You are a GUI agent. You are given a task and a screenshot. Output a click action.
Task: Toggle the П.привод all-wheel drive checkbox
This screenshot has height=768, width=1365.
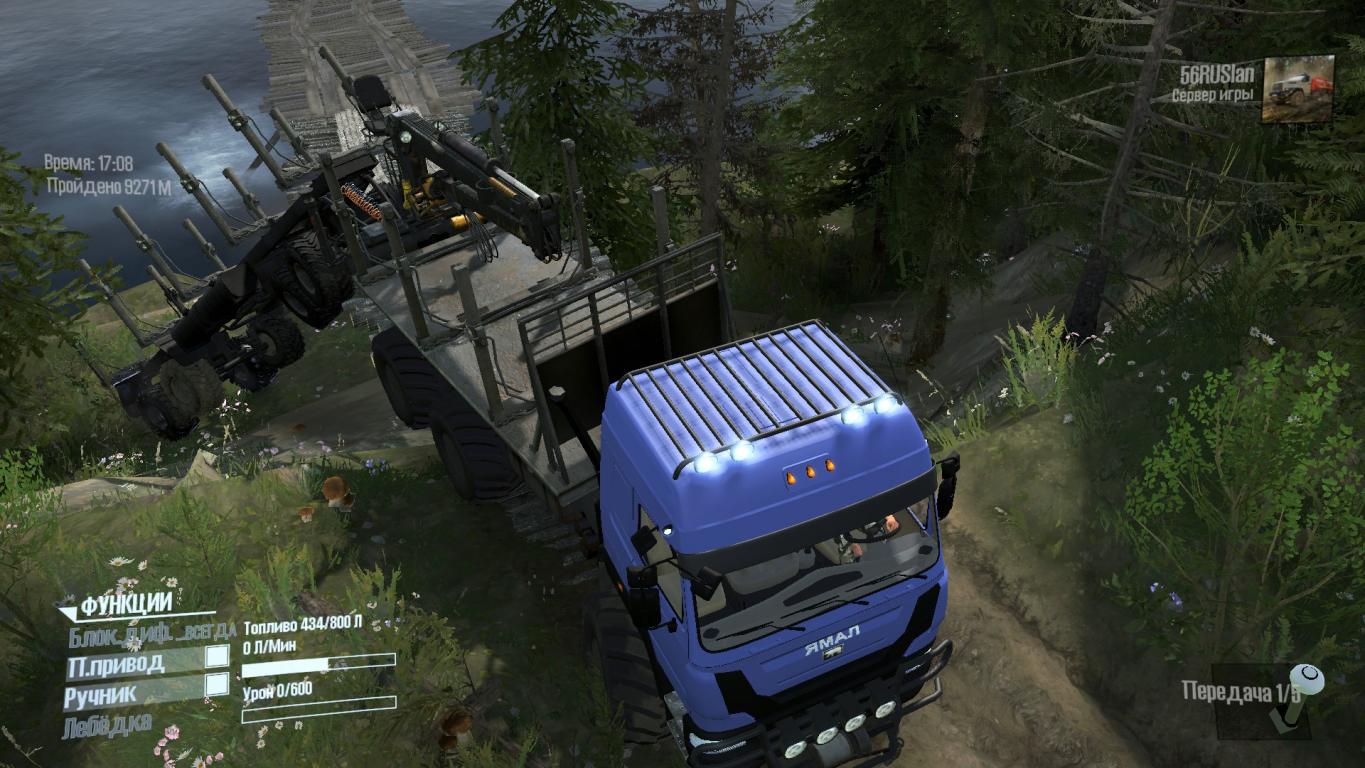(217, 657)
